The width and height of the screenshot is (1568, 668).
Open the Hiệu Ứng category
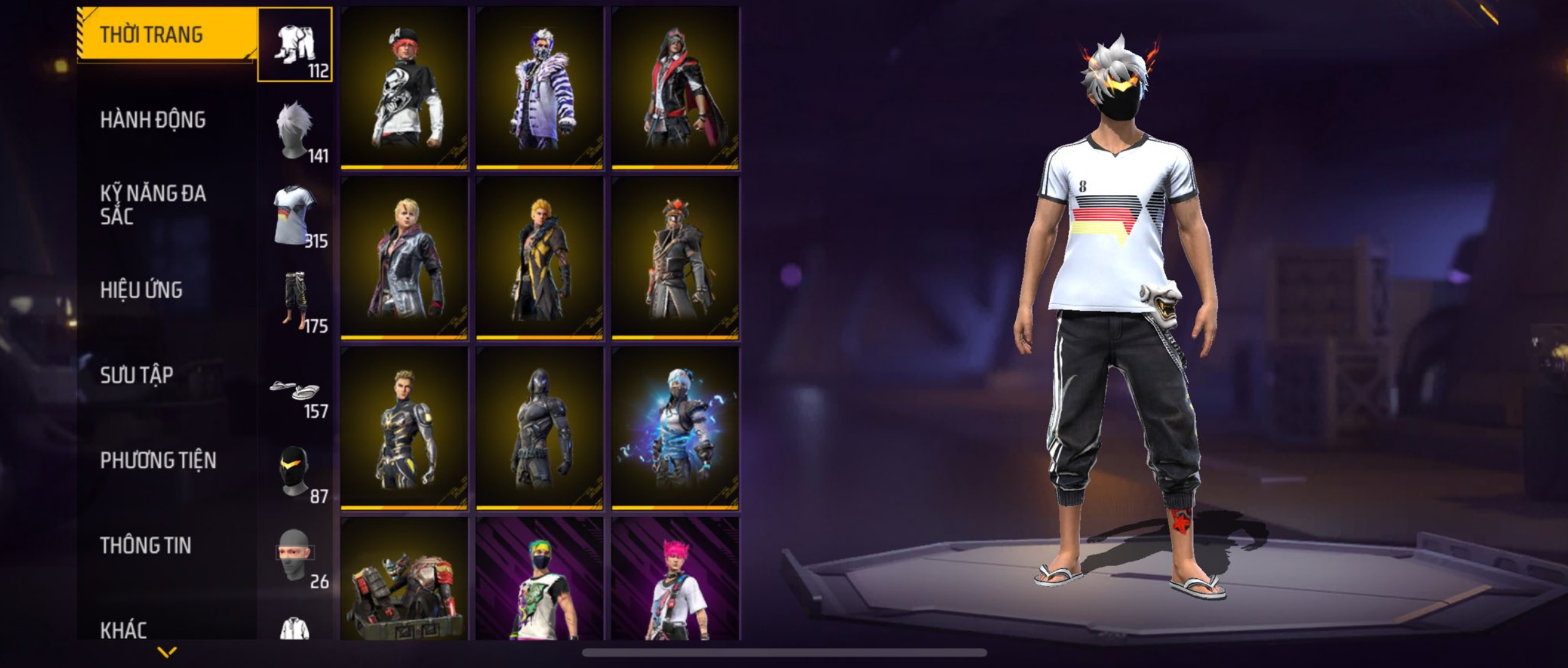(x=141, y=290)
